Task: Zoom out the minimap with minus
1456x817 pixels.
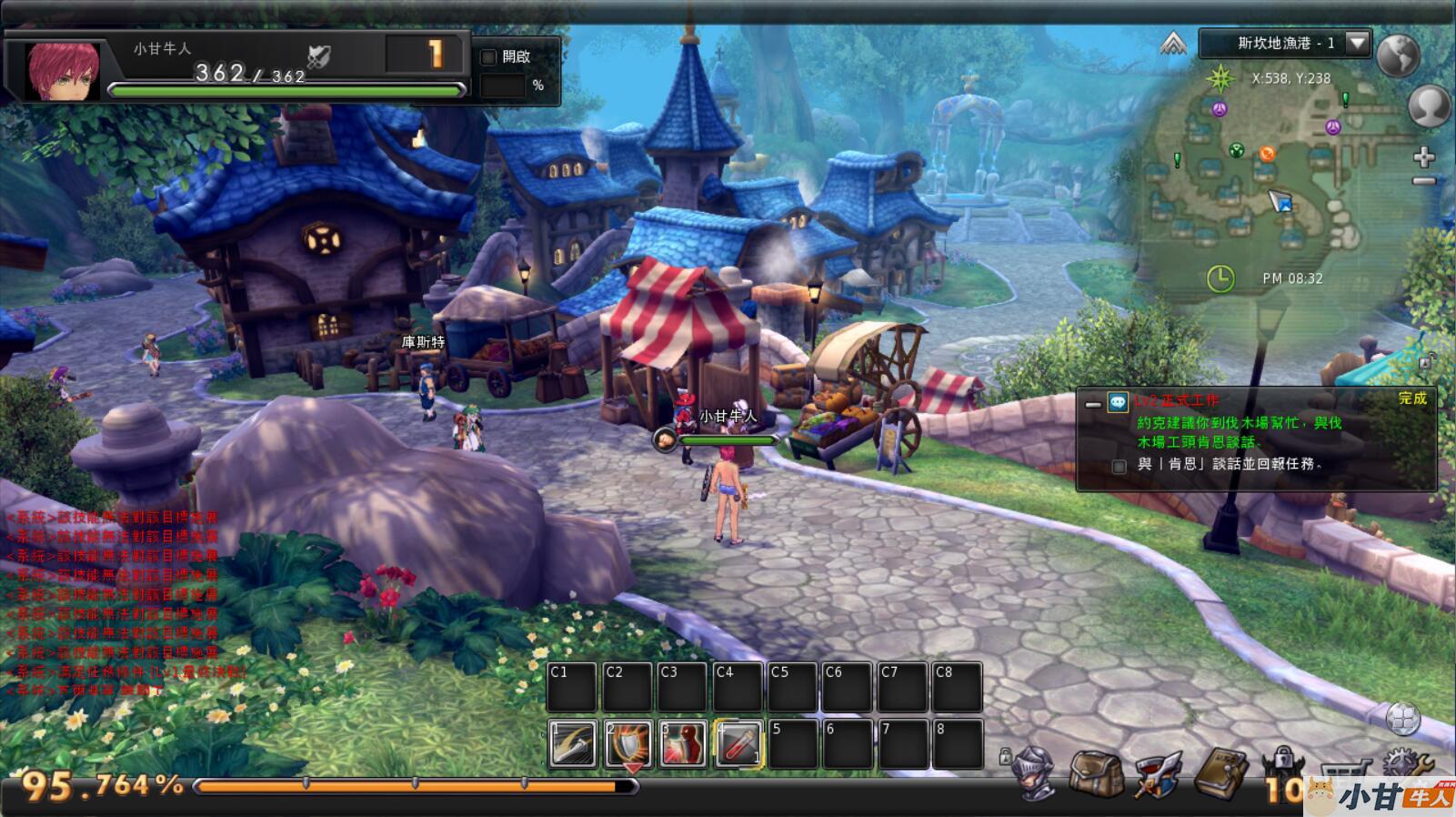Action: [x=1423, y=182]
